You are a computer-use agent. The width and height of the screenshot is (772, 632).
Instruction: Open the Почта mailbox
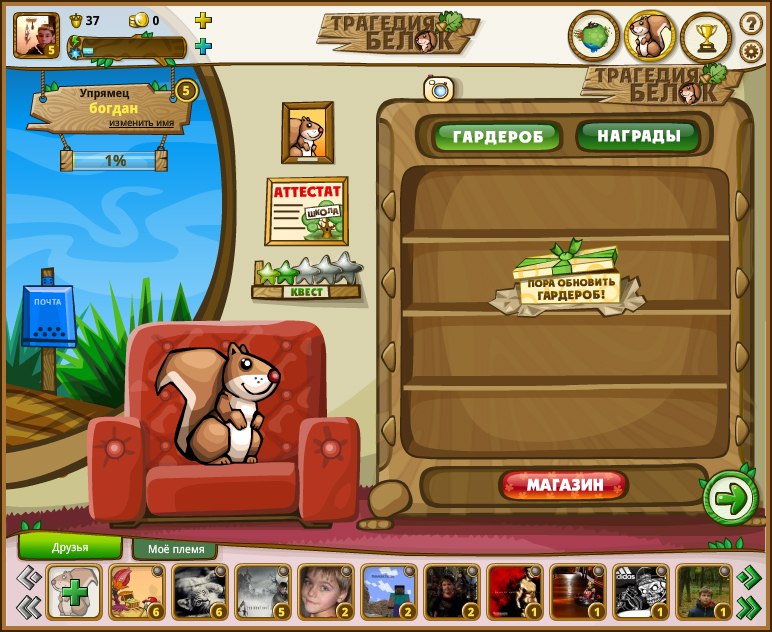coord(48,316)
